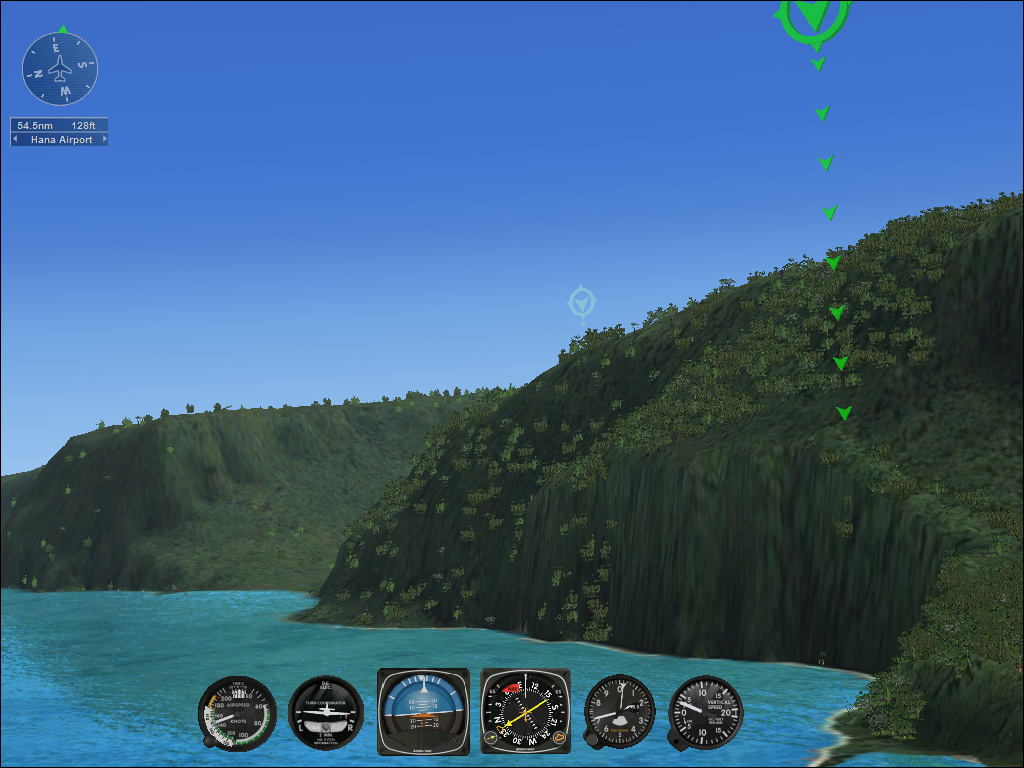Click the airspeed indicator gauge
This screenshot has width=1024, height=768.
click(x=237, y=712)
